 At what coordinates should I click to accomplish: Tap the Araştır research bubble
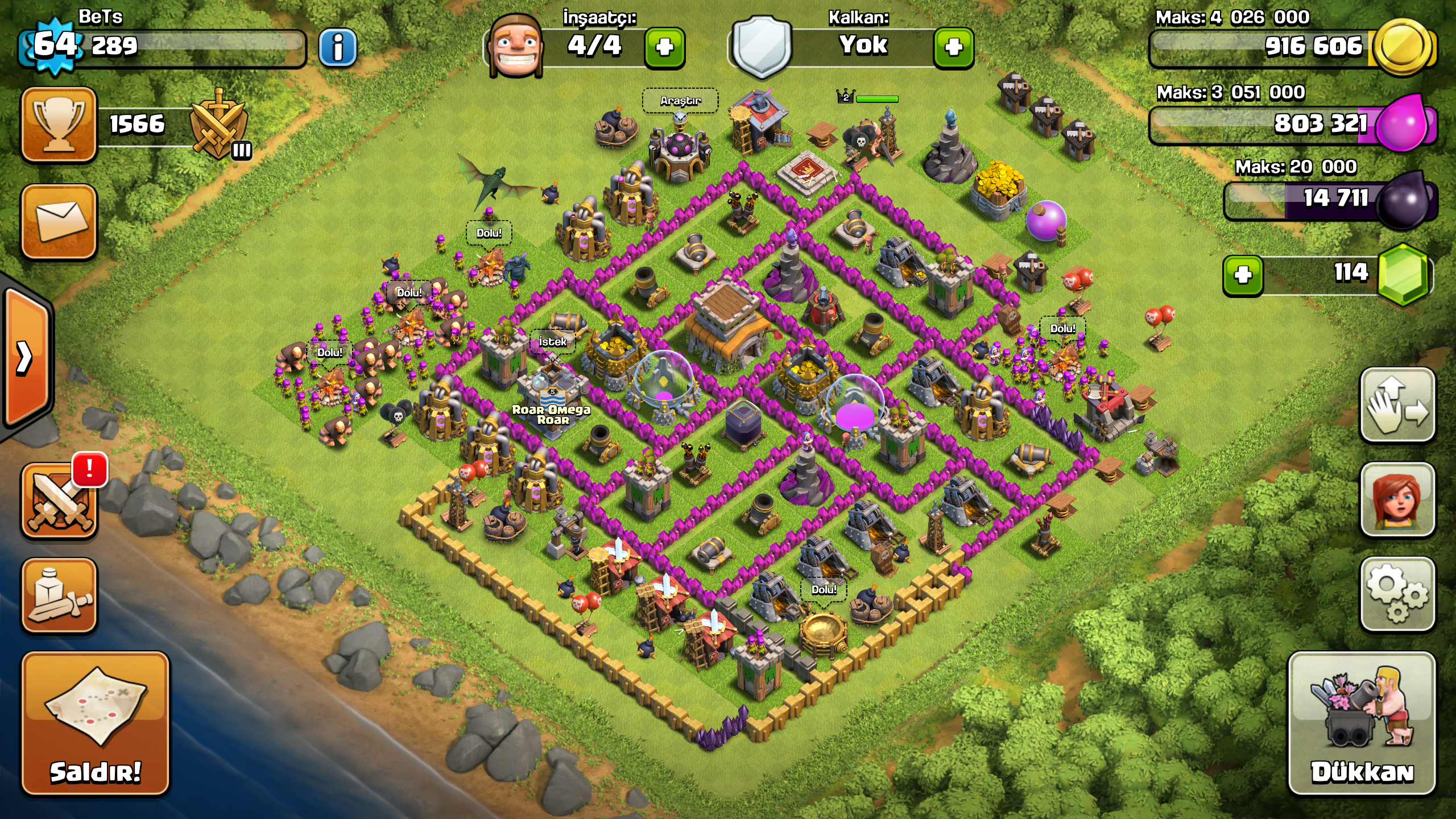pos(680,101)
